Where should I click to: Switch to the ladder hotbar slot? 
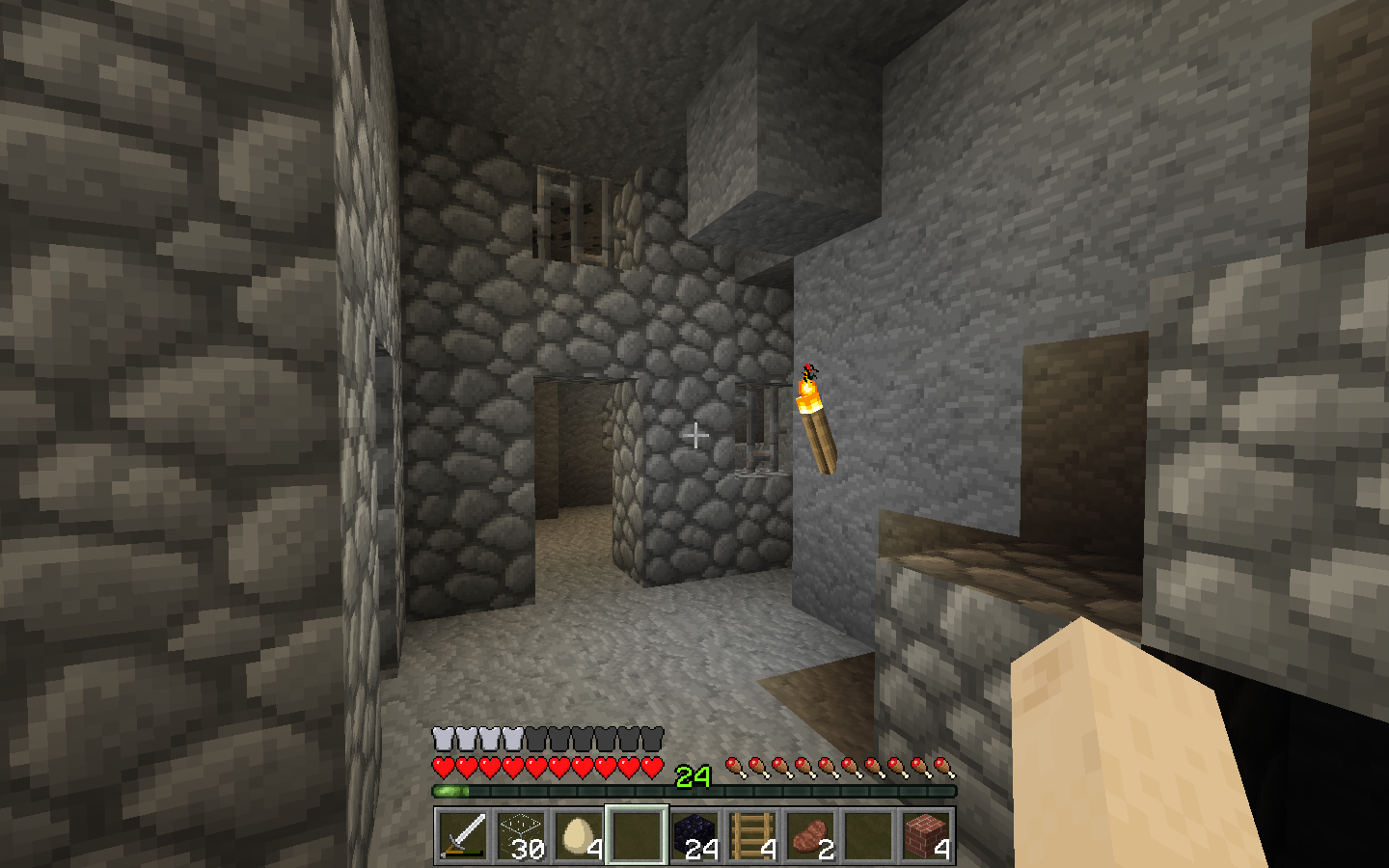(x=752, y=834)
